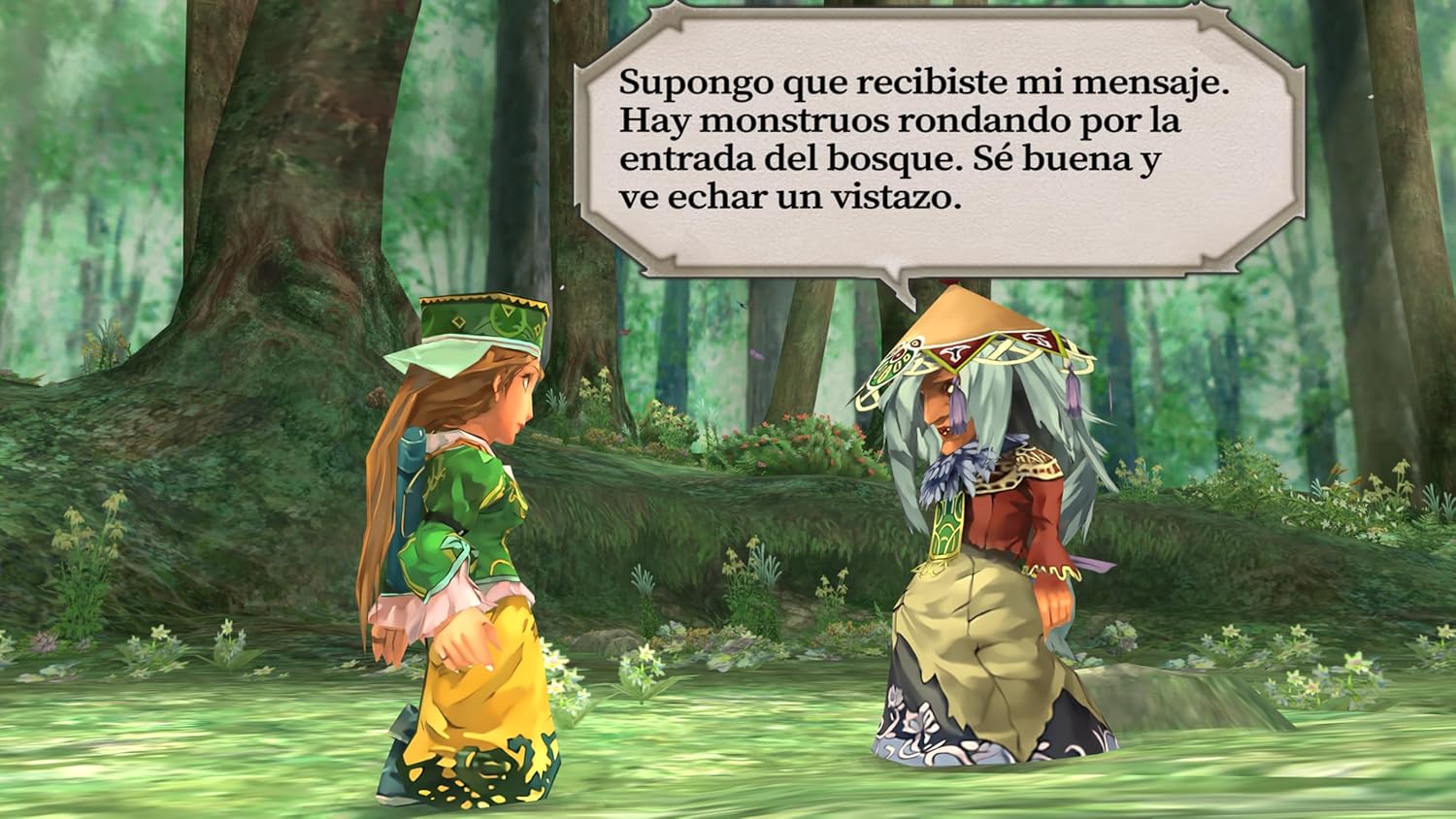The width and height of the screenshot is (1456, 819).
Task: Click the elder's straw hat
Action: pos(961,330)
